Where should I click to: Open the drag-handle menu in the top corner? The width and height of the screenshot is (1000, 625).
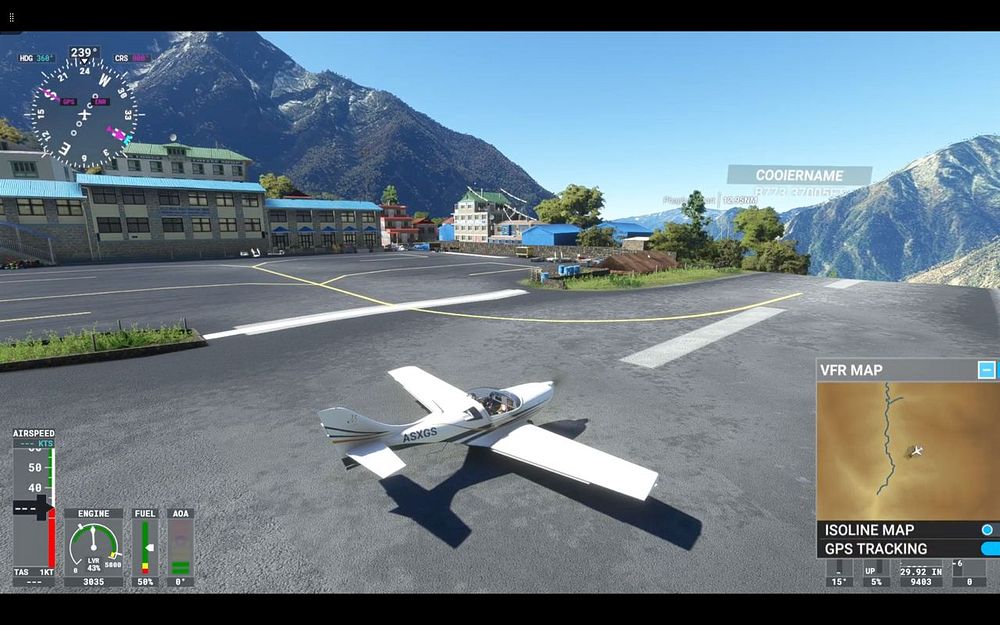coord(11,17)
